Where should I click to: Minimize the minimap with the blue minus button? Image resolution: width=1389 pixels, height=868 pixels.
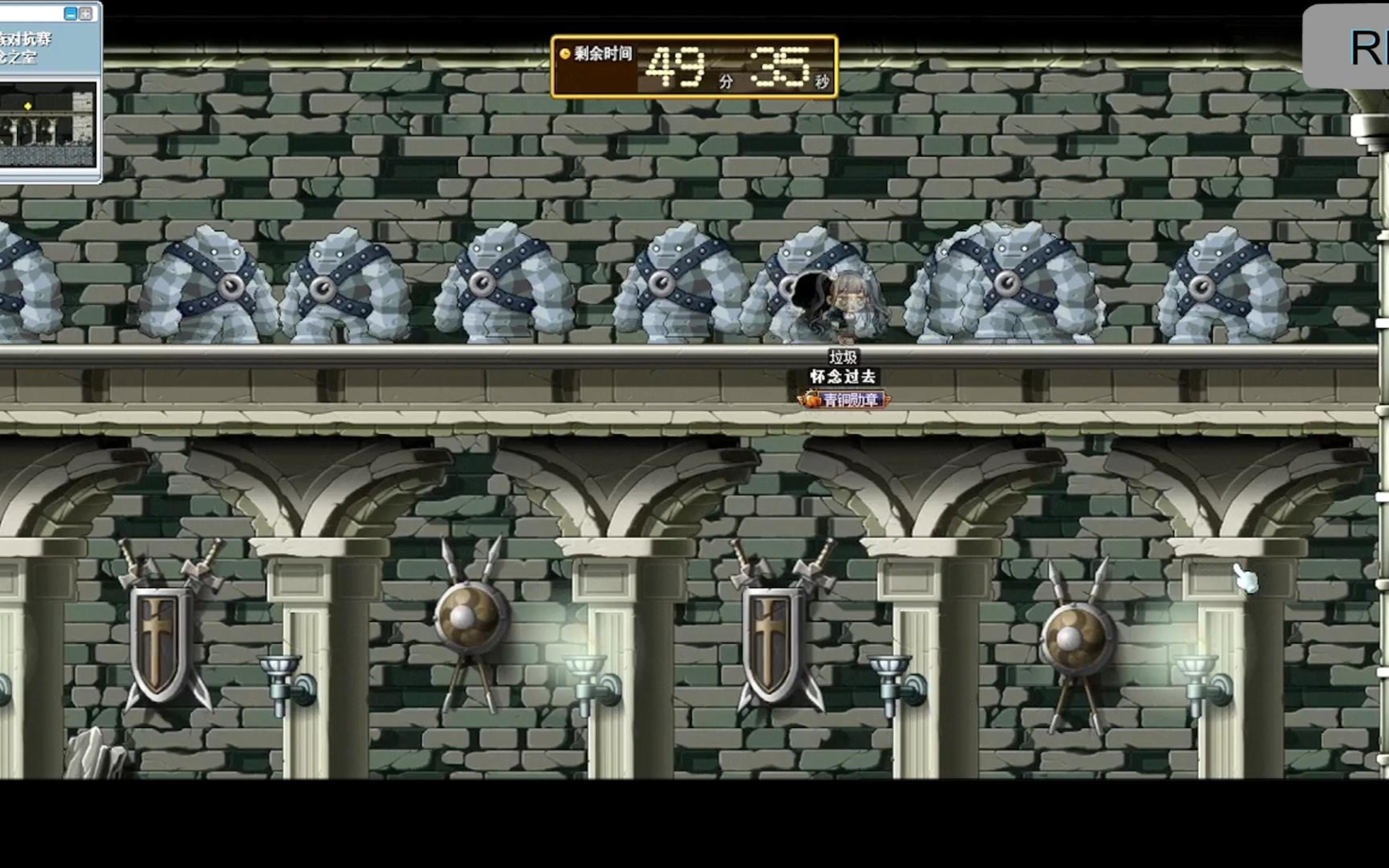71,14
